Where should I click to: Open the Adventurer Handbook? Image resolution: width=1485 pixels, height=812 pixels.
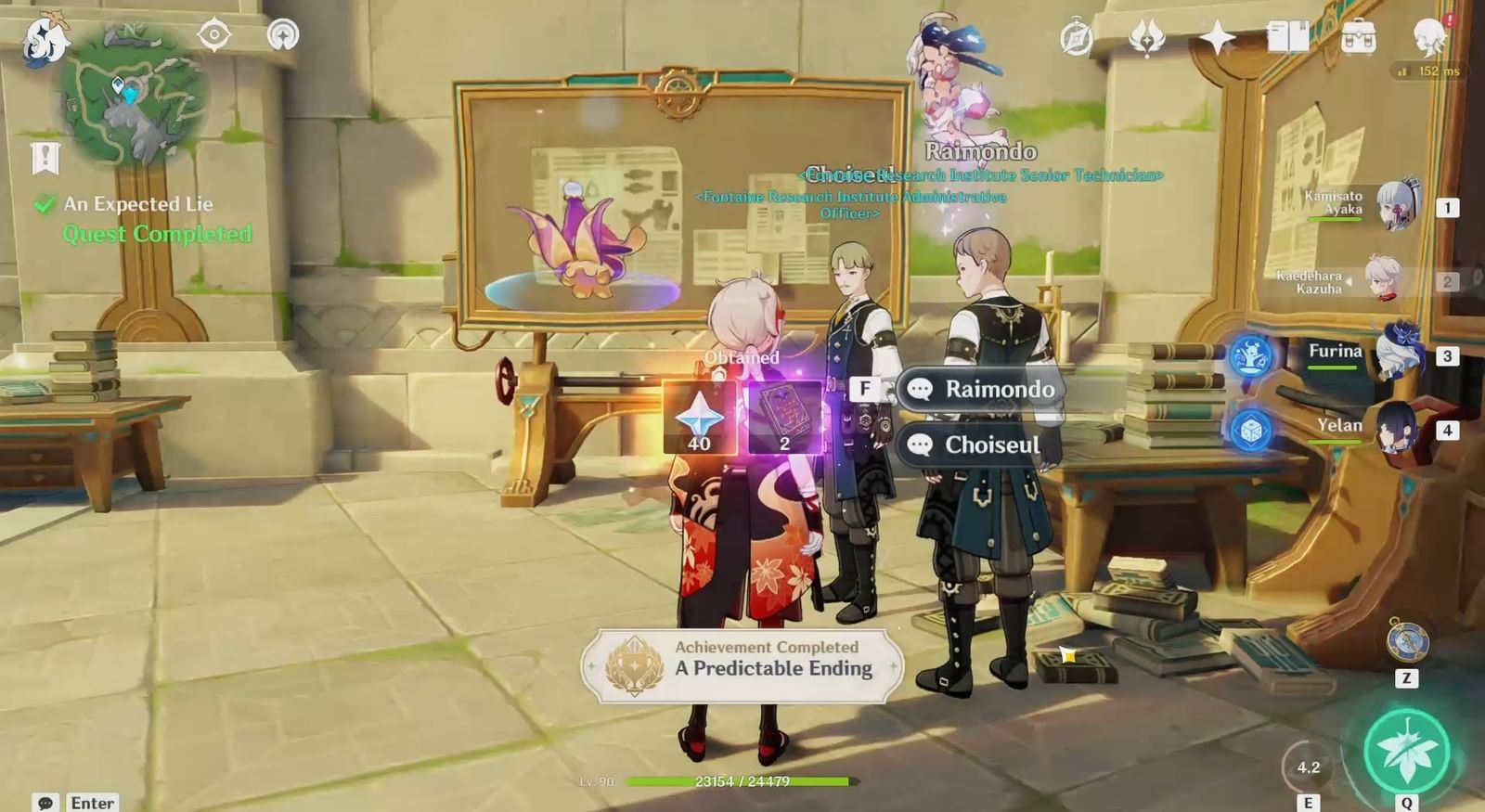pyautogui.click(x=1077, y=39)
